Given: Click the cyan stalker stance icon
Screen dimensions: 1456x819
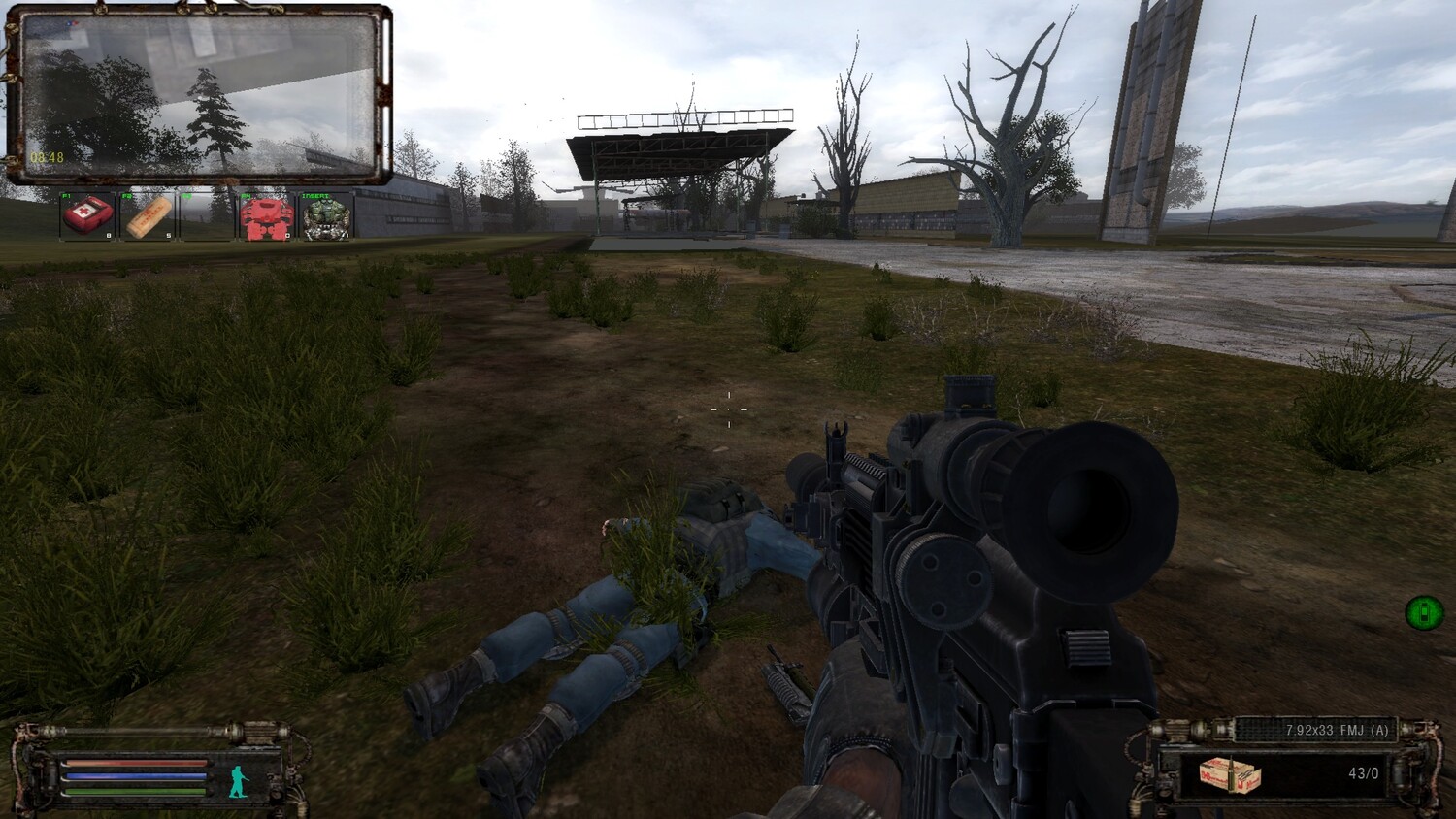Looking at the screenshot, I should coord(239,780).
